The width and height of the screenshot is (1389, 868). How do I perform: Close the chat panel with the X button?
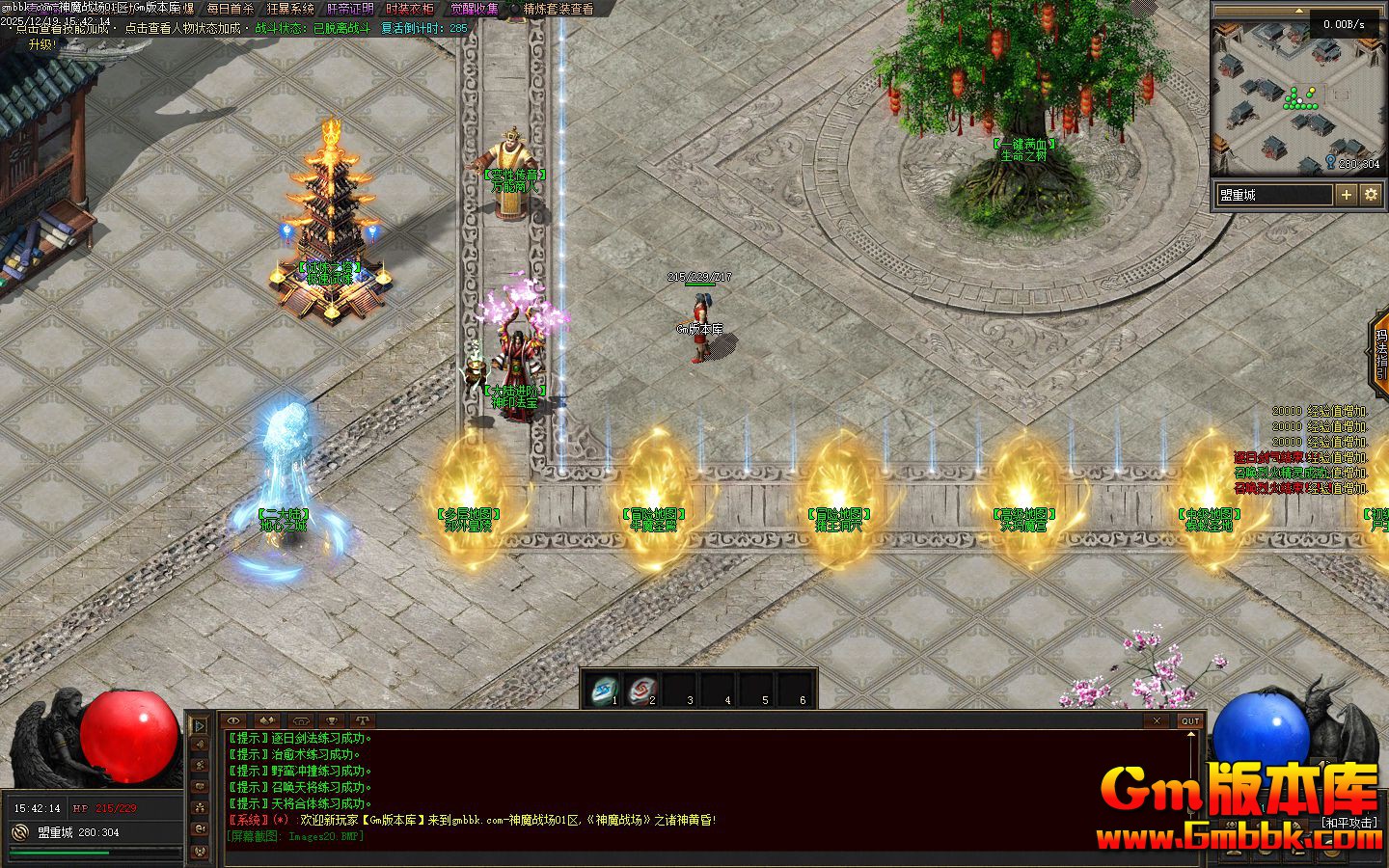tap(1157, 720)
